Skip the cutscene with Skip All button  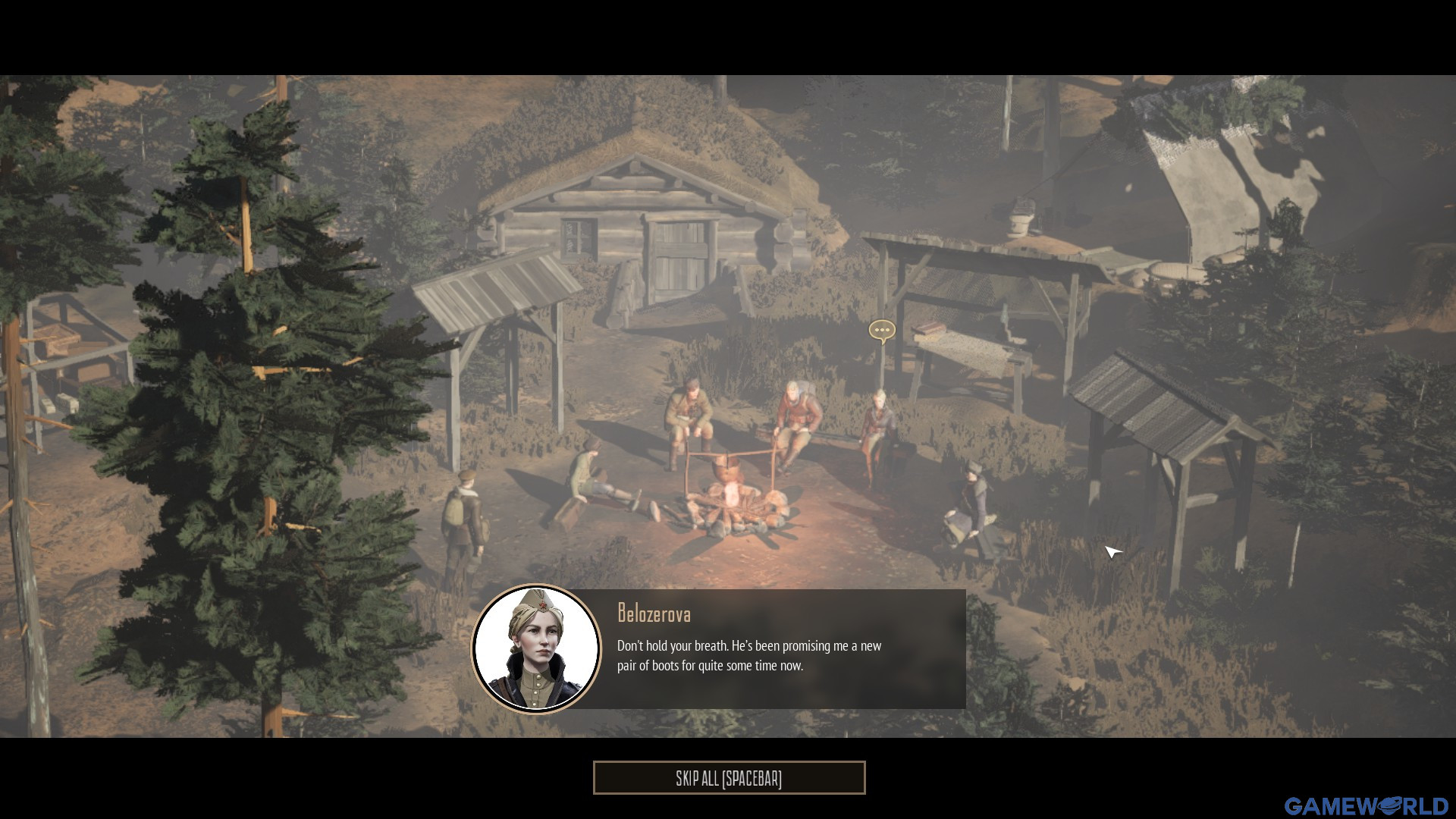(x=729, y=778)
